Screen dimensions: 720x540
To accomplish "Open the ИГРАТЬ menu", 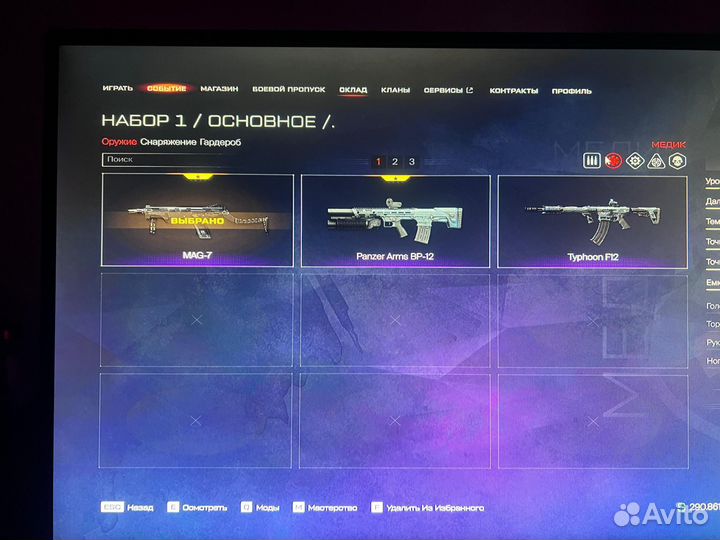I will [117, 89].
